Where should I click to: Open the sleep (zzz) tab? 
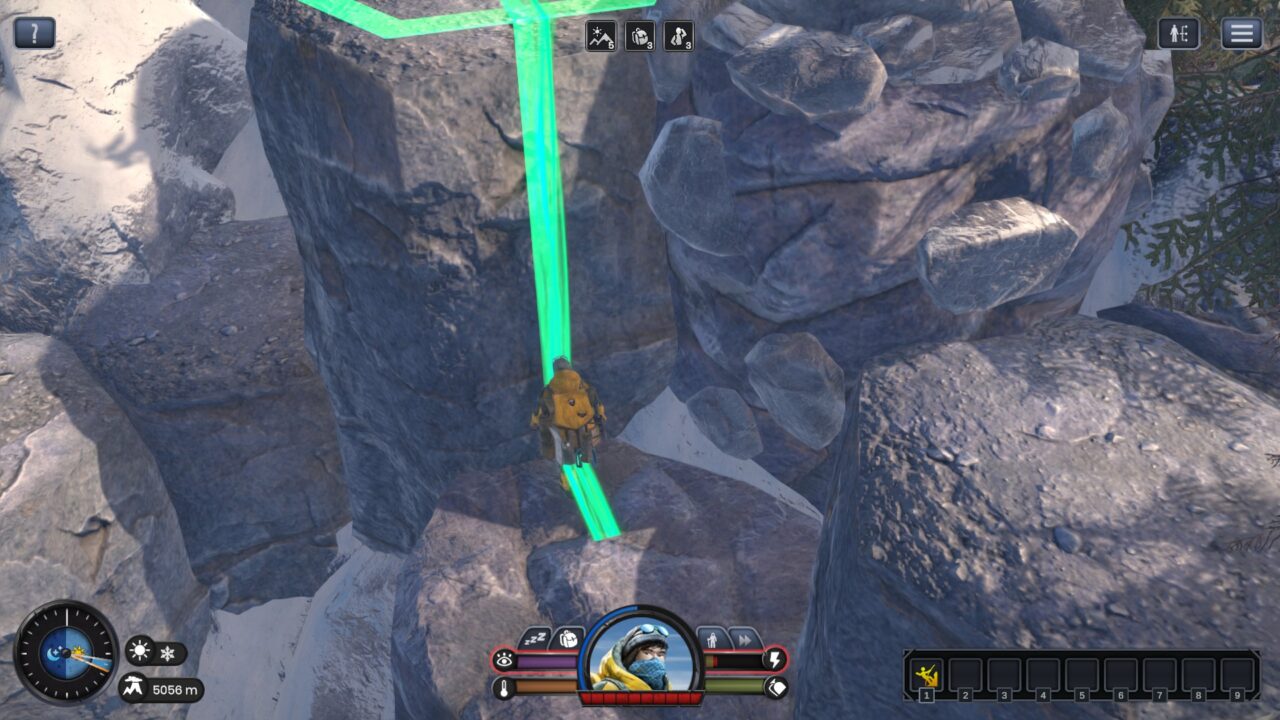[535, 638]
